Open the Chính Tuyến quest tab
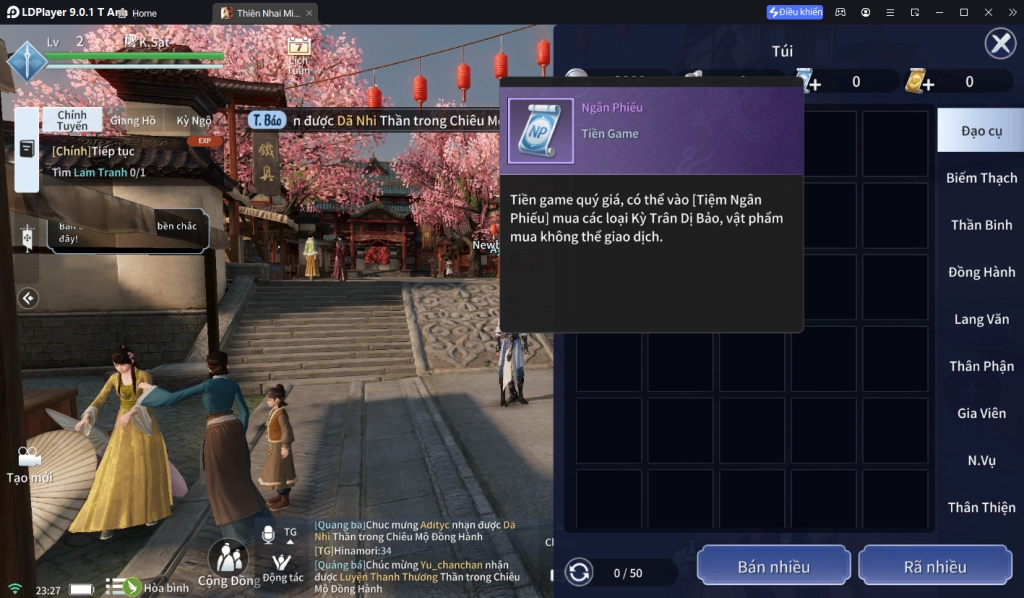Image resolution: width=1024 pixels, height=598 pixels. 72,121
